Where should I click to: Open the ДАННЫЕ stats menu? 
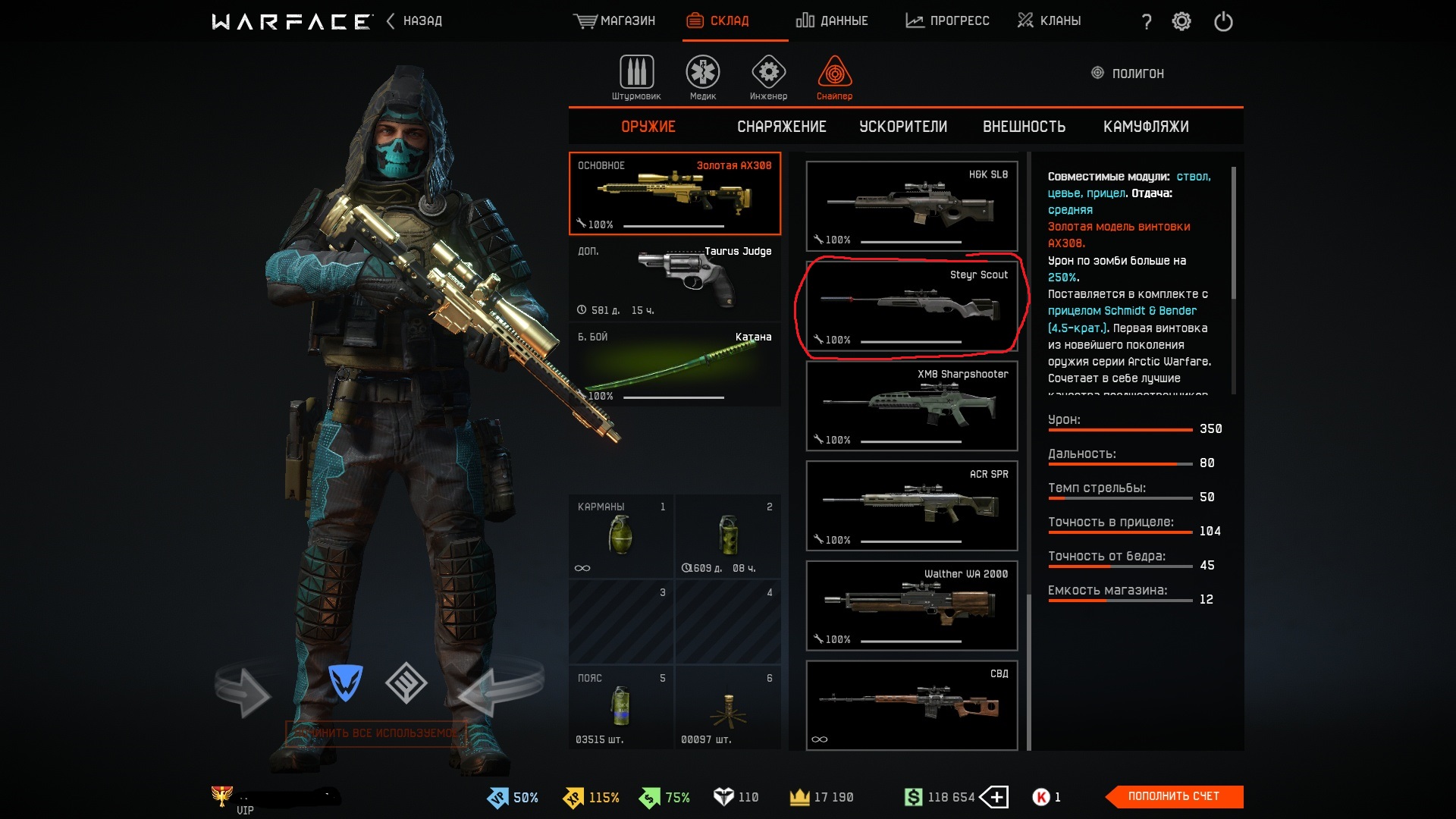click(832, 21)
